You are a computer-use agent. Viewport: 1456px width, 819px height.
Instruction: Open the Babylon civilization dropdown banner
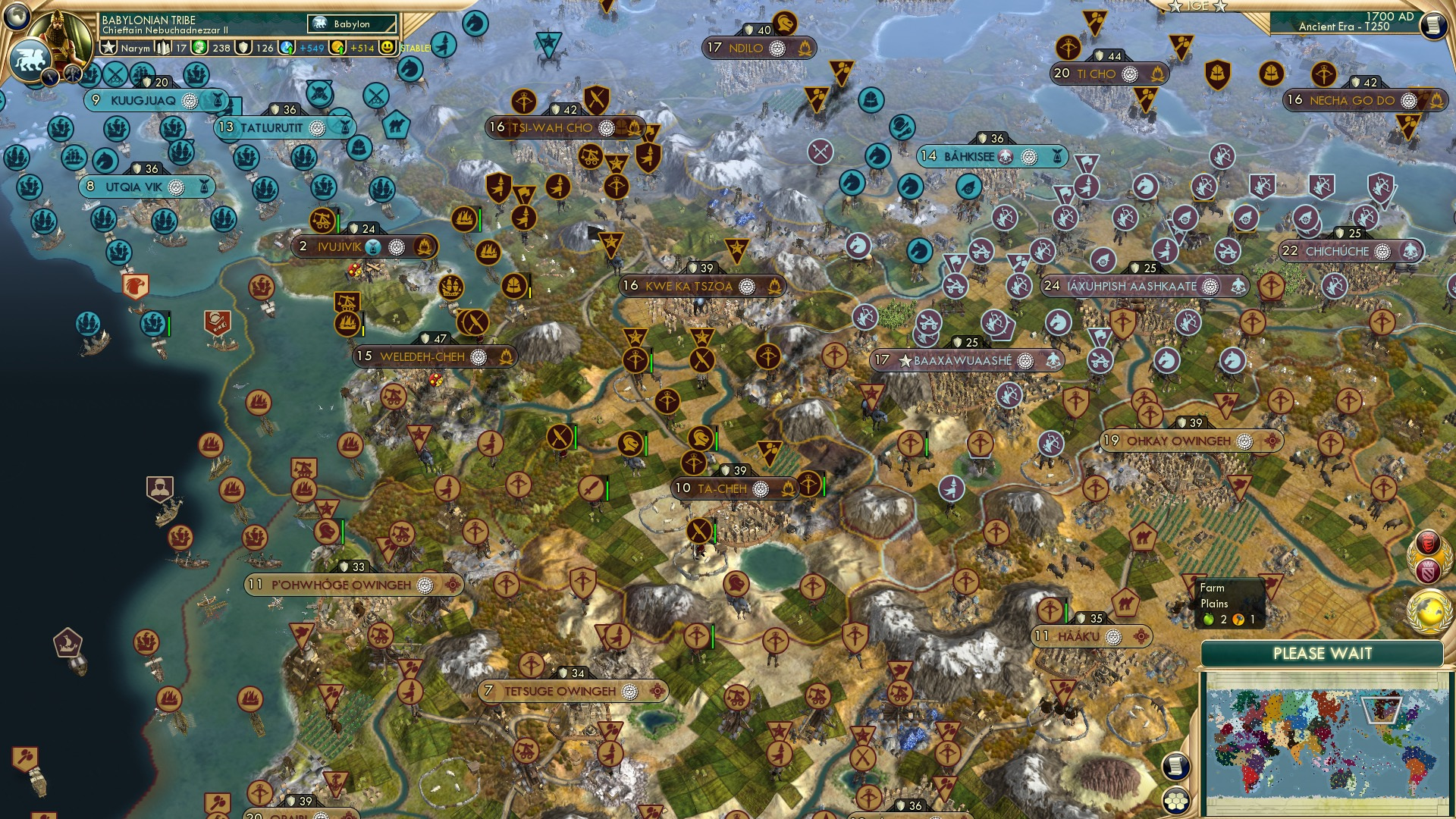pyautogui.click(x=351, y=24)
